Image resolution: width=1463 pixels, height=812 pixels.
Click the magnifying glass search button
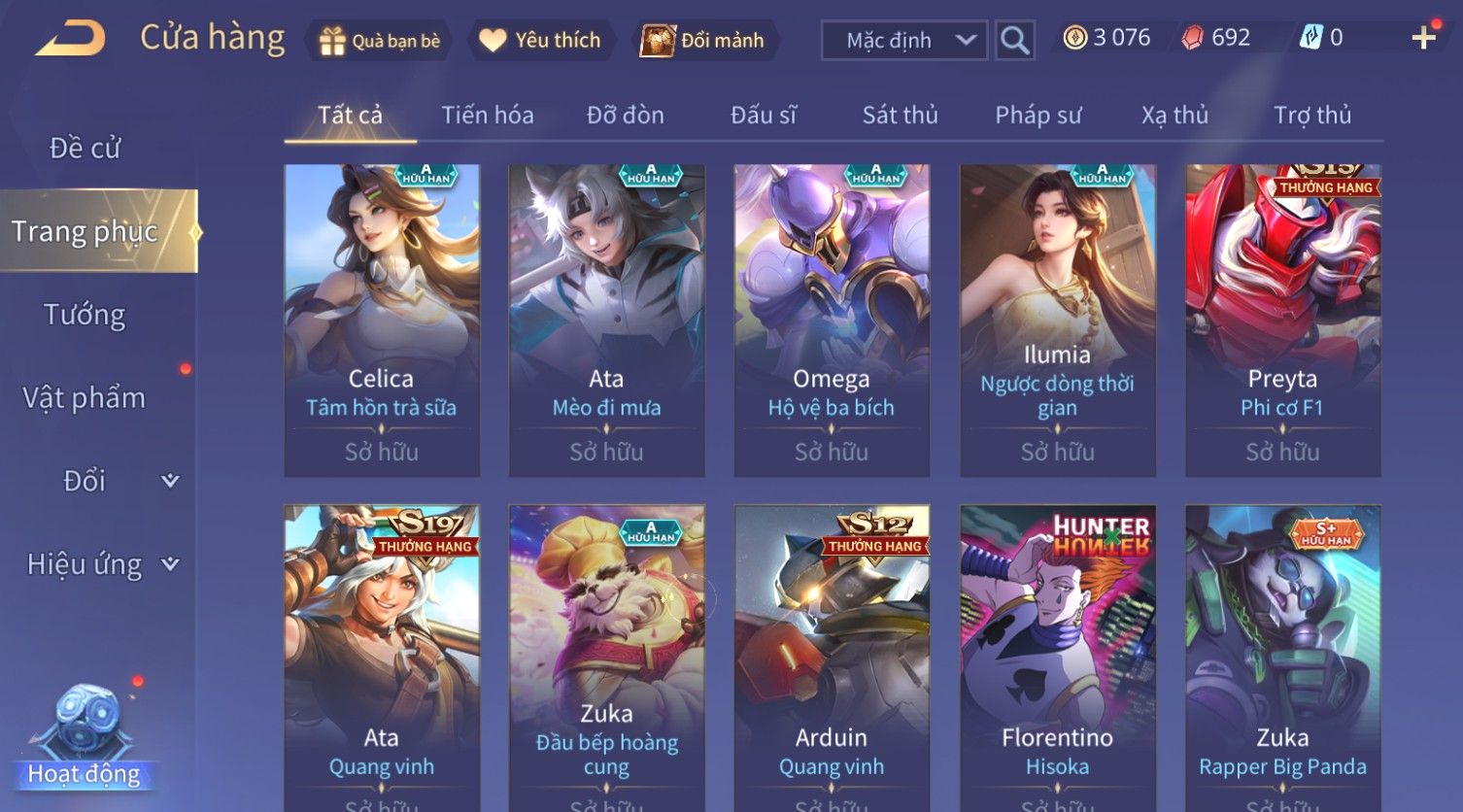(x=1014, y=41)
